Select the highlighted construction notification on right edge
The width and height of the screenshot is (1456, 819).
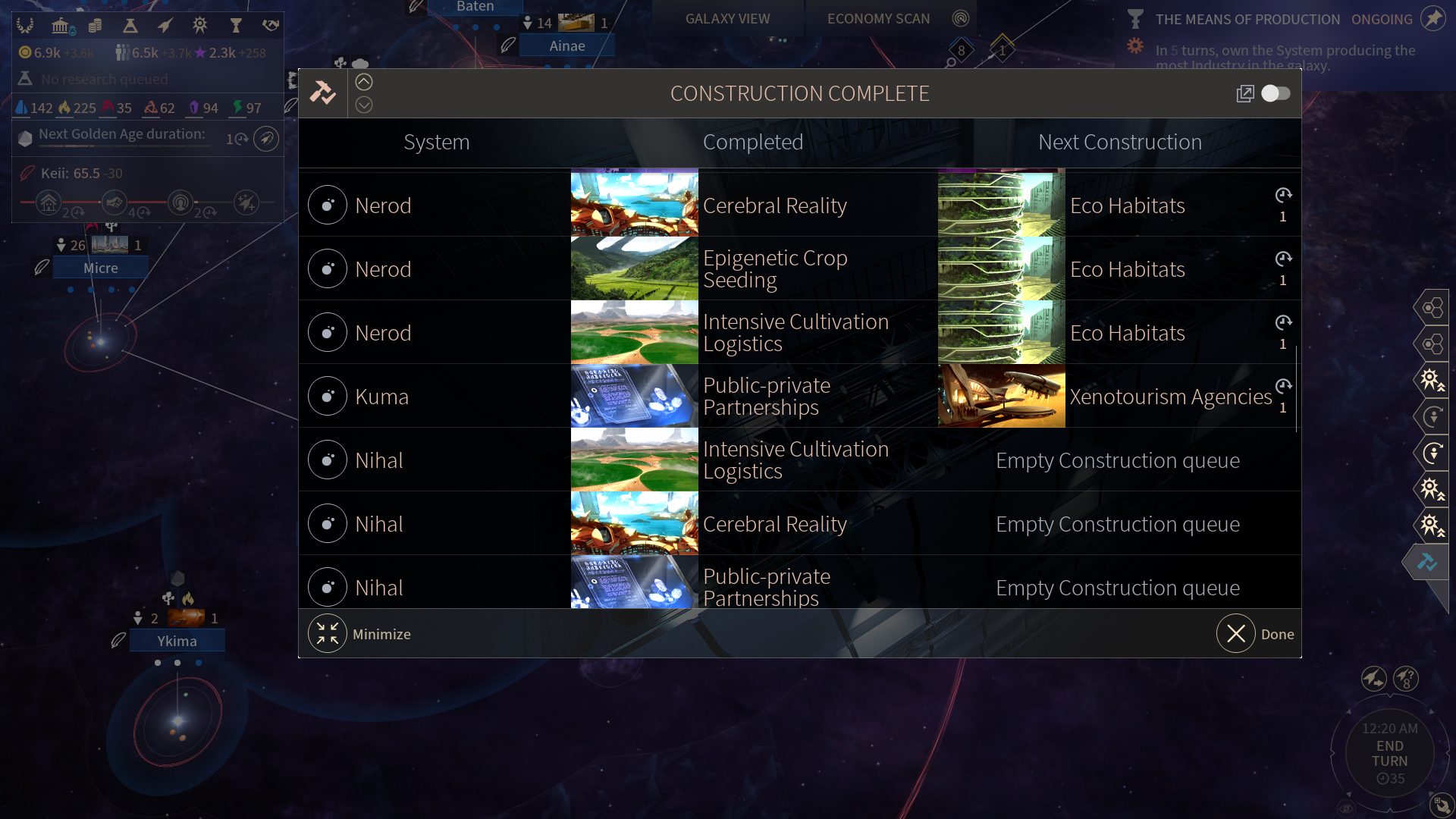1427,563
